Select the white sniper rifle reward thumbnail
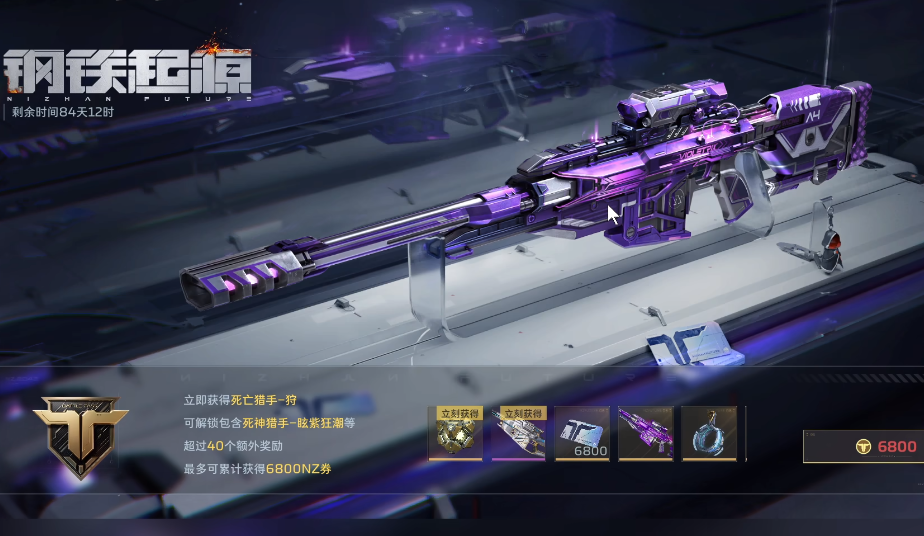This screenshot has height=536, width=924. pos(518,434)
